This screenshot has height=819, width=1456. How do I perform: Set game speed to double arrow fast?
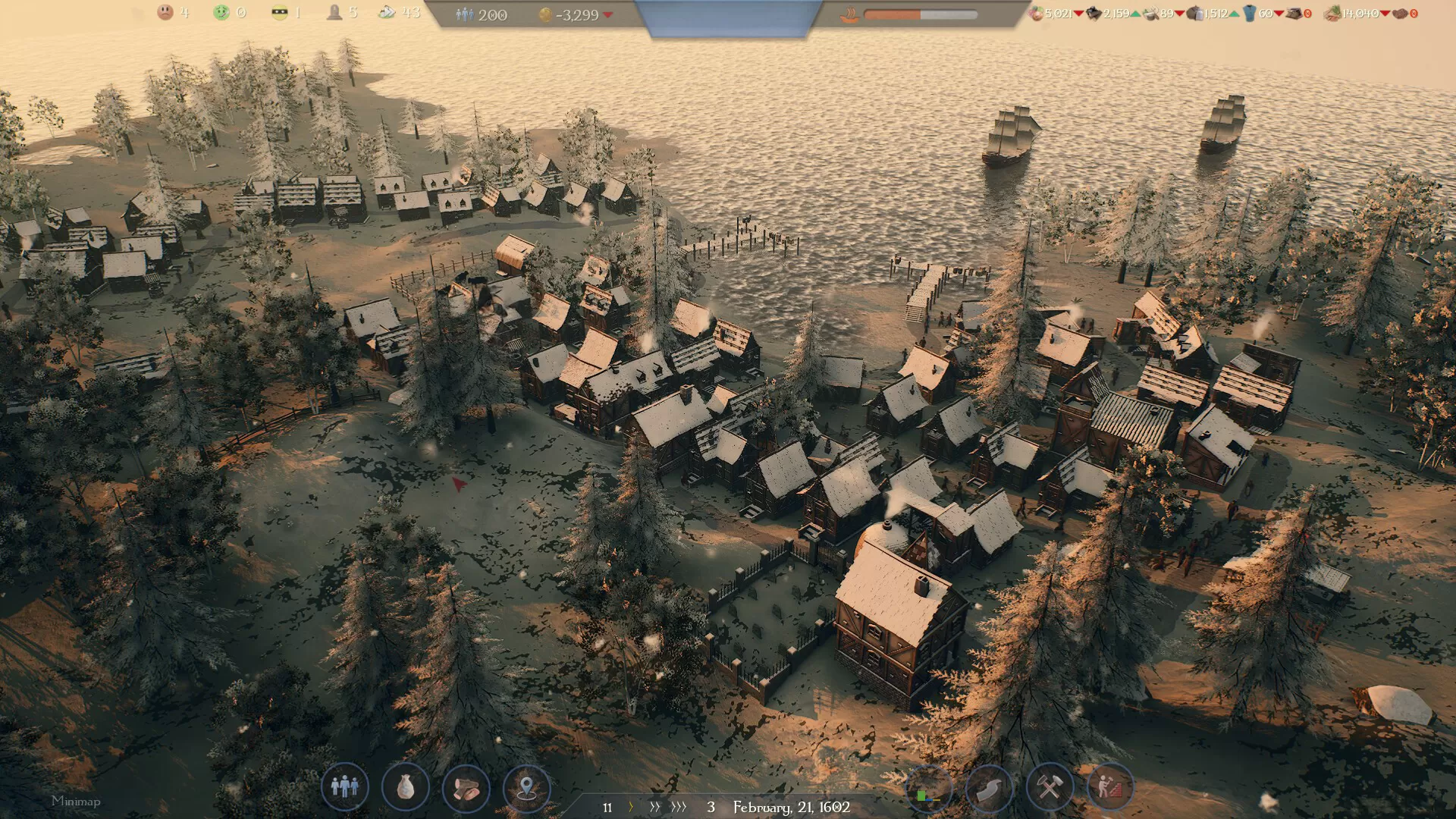point(655,807)
